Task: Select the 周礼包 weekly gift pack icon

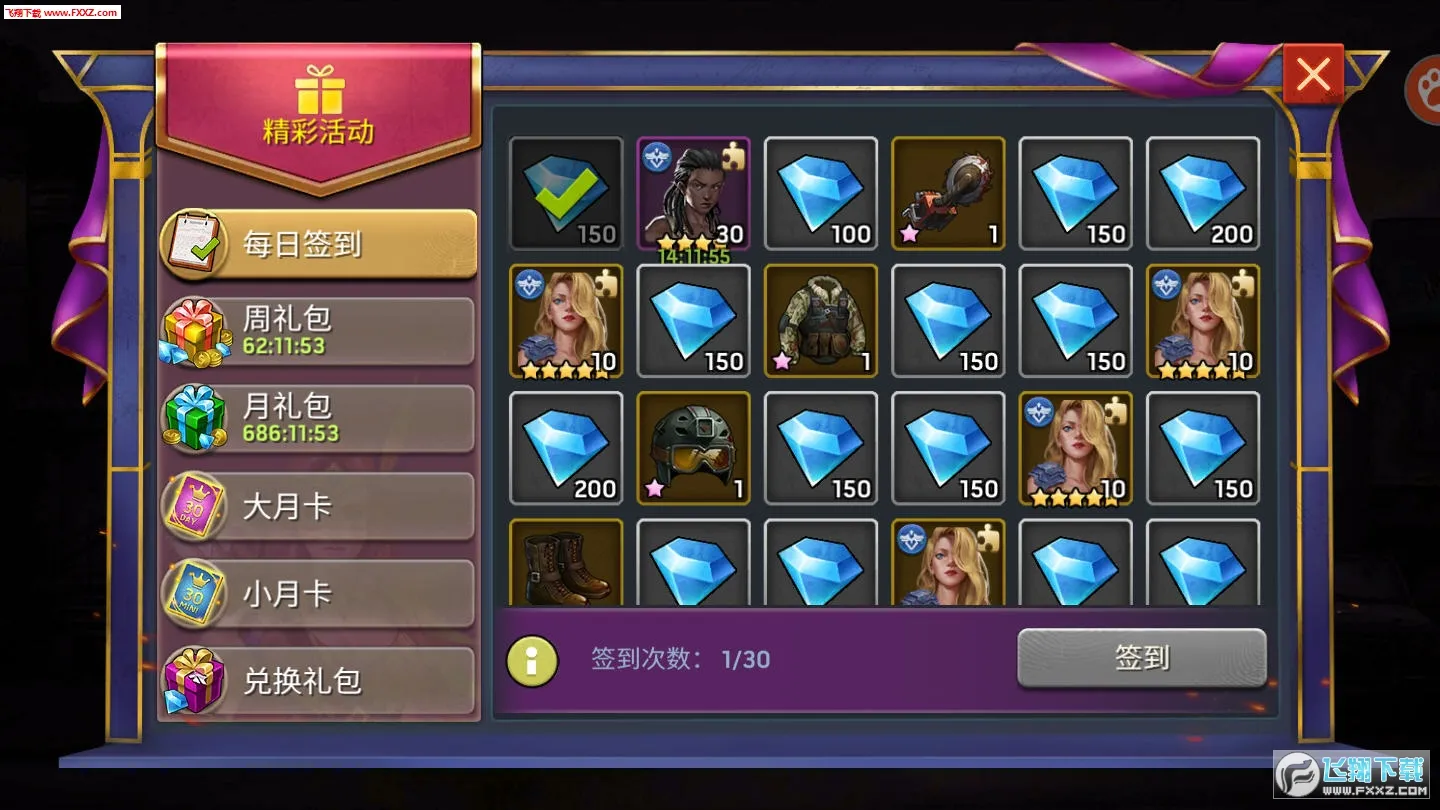Action: pyautogui.click(x=196, y=330)
